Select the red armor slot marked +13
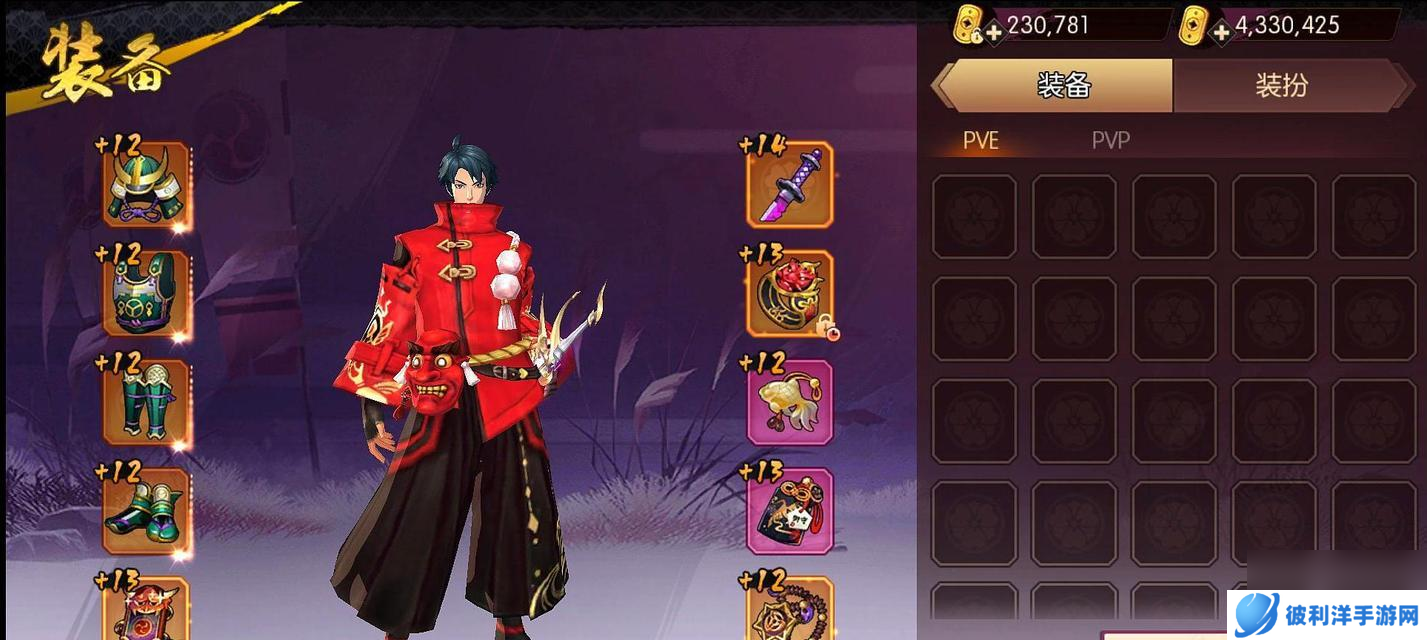 pos(146,608)
